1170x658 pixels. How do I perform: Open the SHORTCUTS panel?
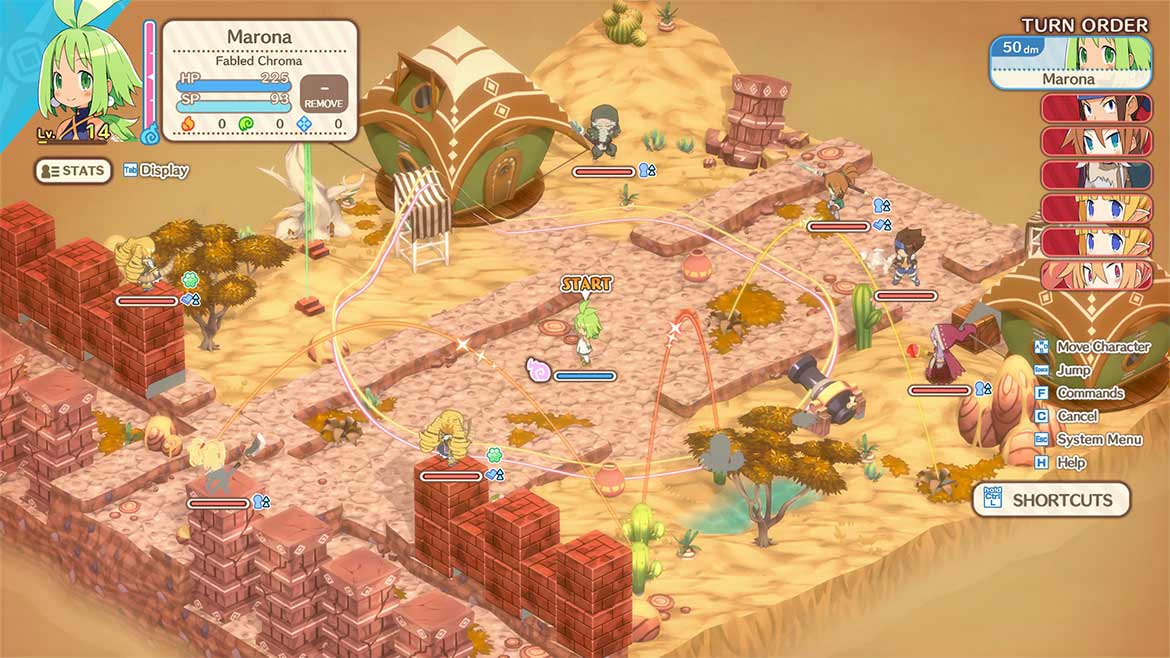point(1051,500)
